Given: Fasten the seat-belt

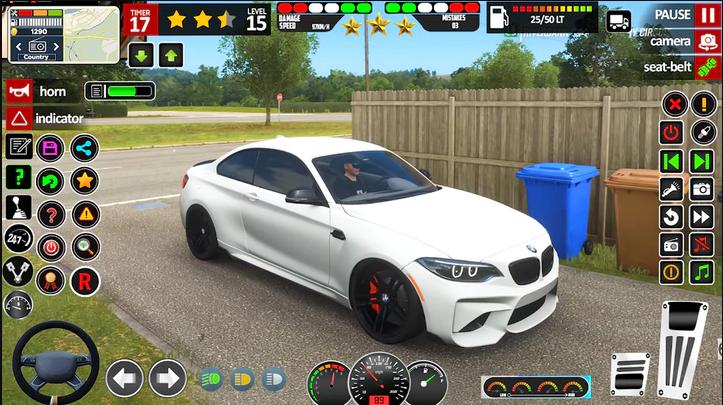Looking at the screenshot, I should [683, 67].
